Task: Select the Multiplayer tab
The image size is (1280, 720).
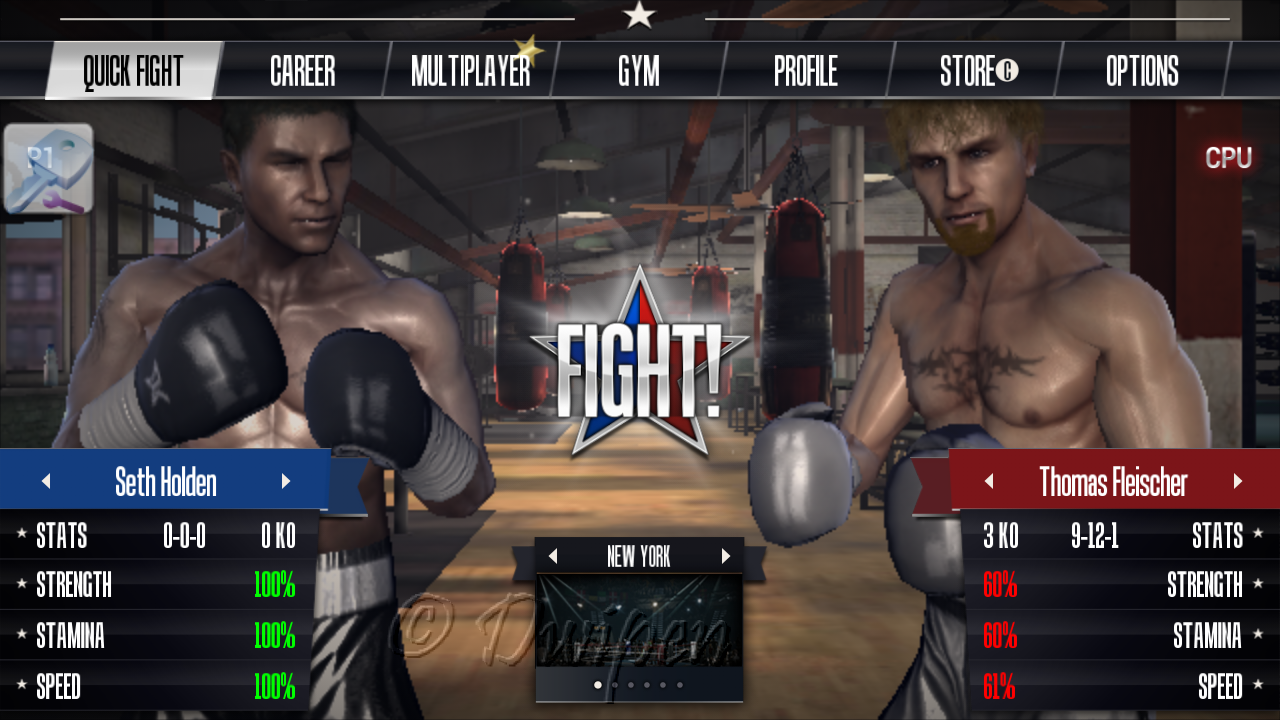Action: click(x=470, y=71)
